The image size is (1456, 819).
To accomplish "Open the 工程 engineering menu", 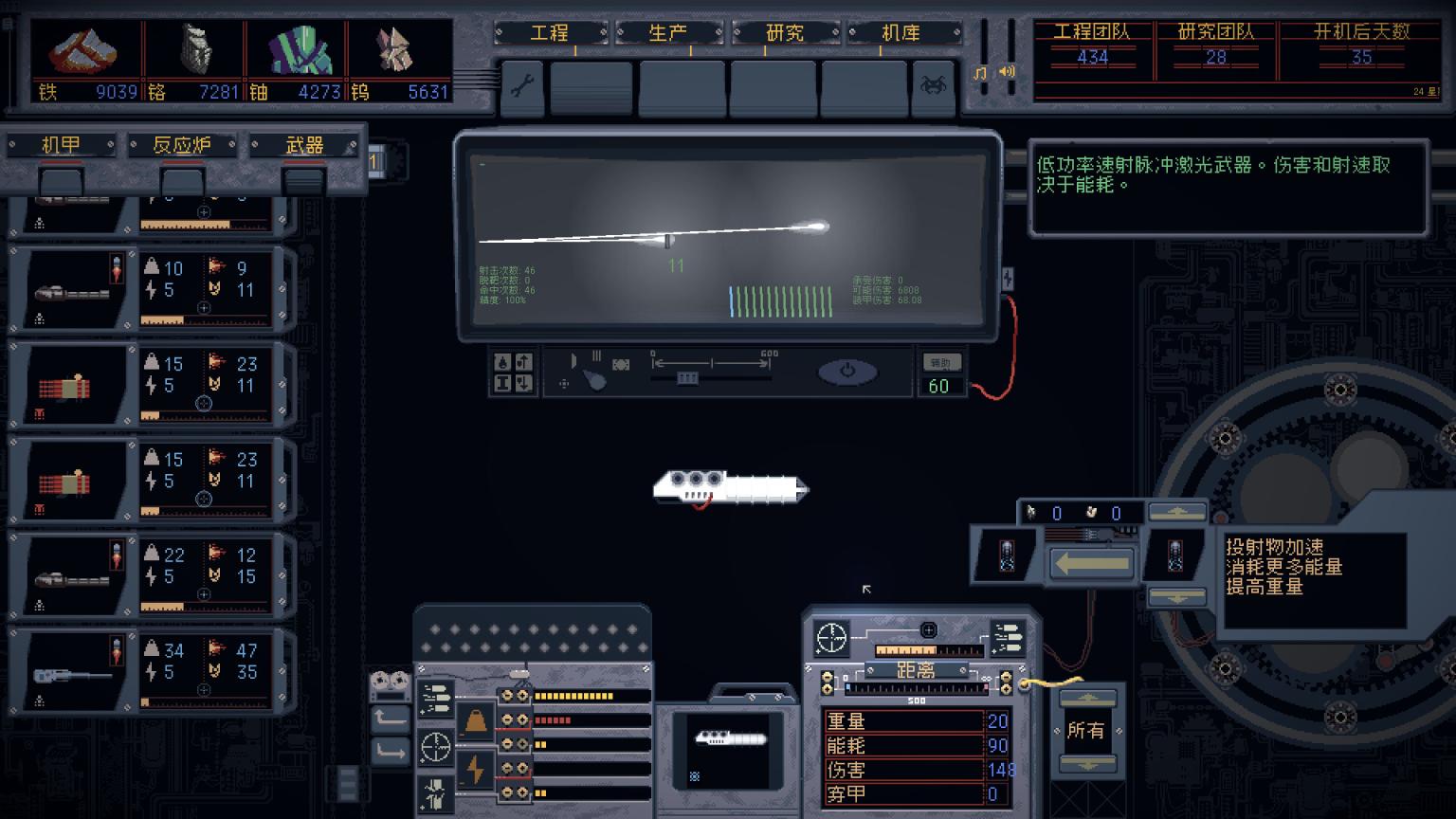I will coord(550,33).
